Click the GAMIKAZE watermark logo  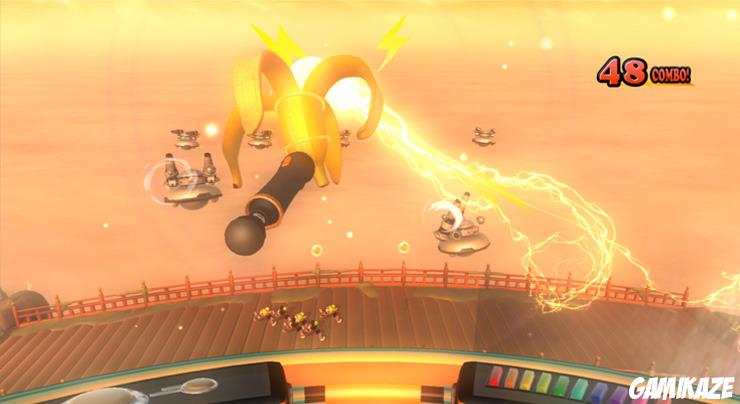682,387
